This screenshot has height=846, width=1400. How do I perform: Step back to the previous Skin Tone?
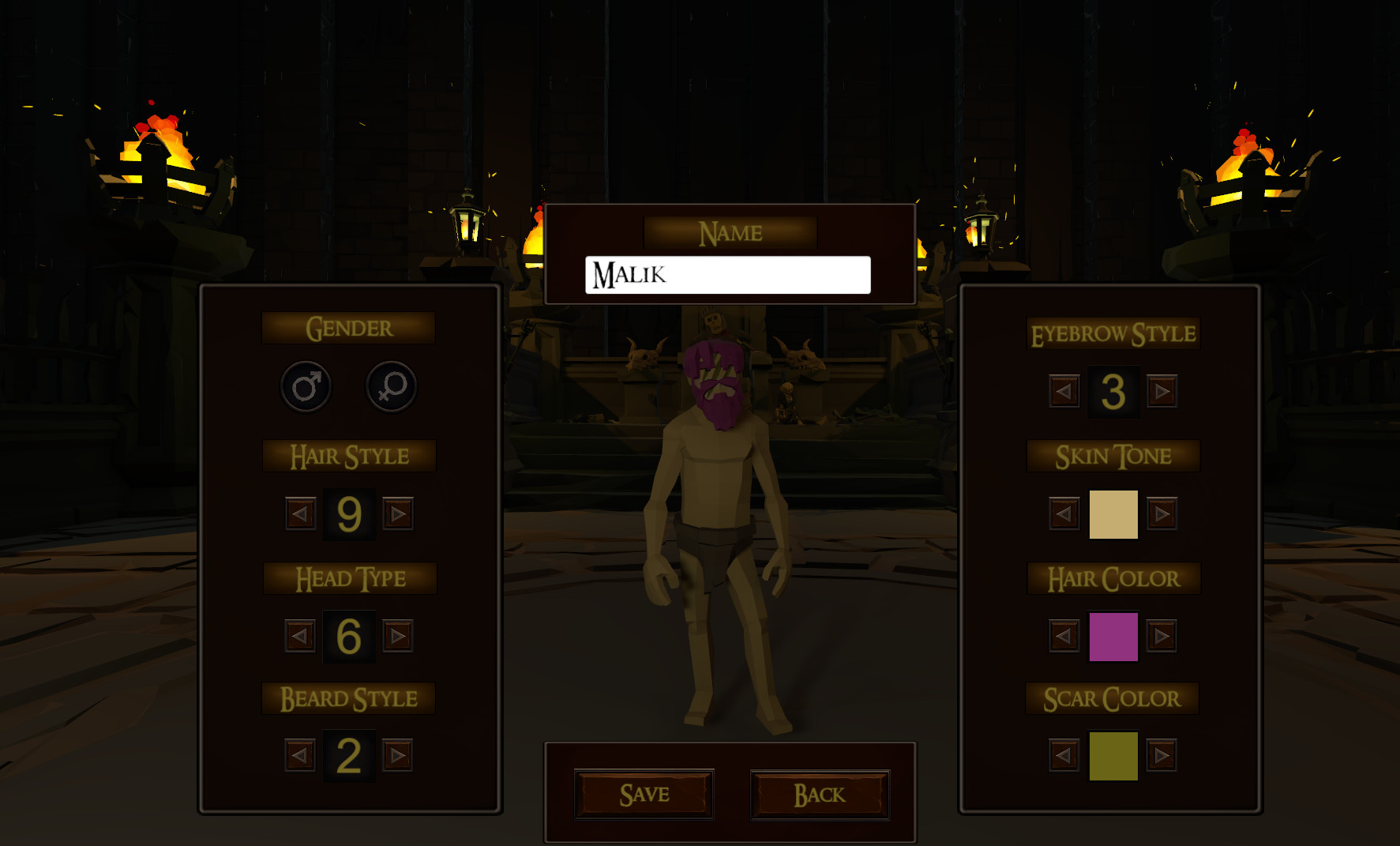coord(1063,513)
